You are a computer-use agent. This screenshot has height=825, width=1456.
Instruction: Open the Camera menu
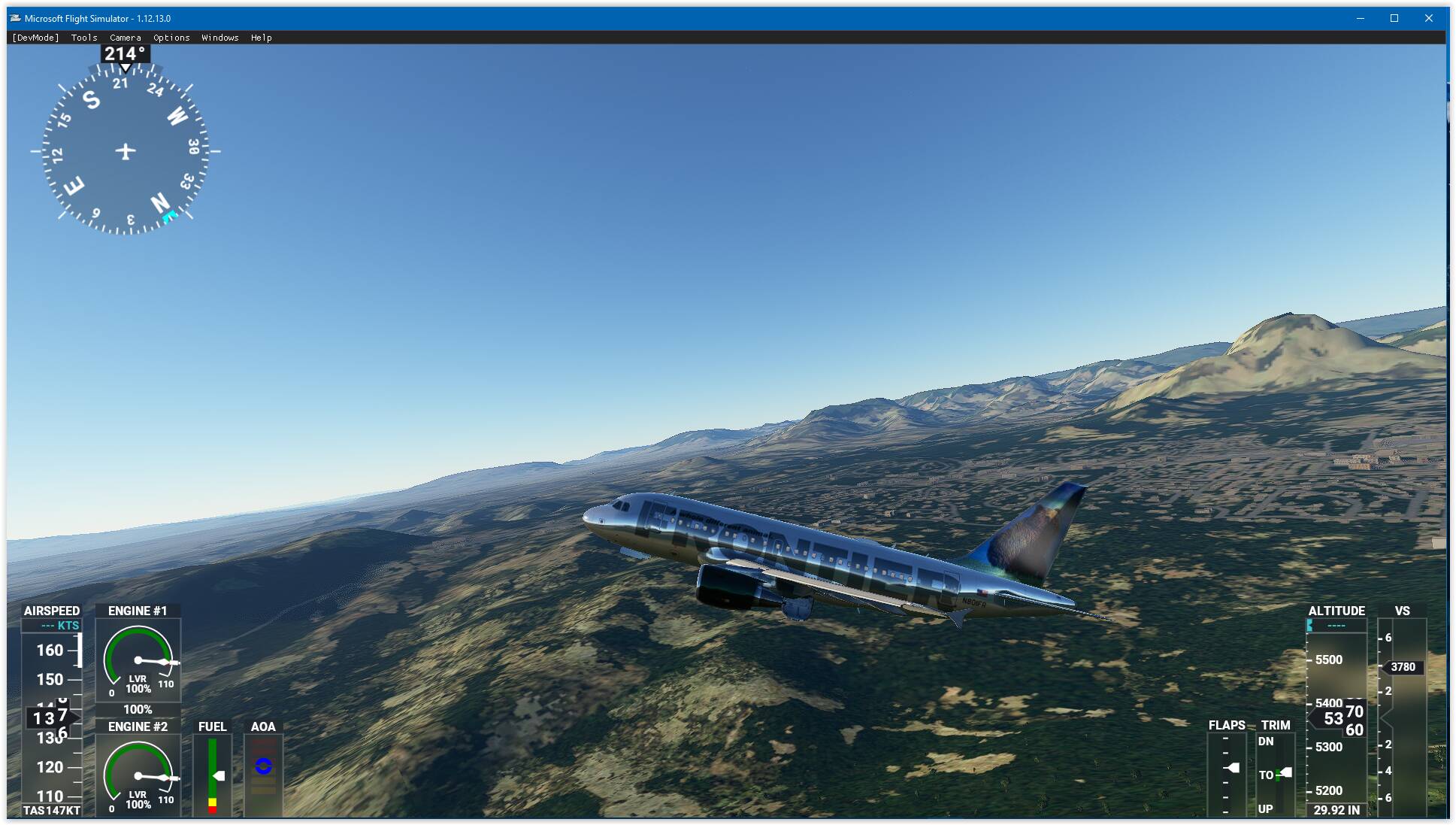125,37
